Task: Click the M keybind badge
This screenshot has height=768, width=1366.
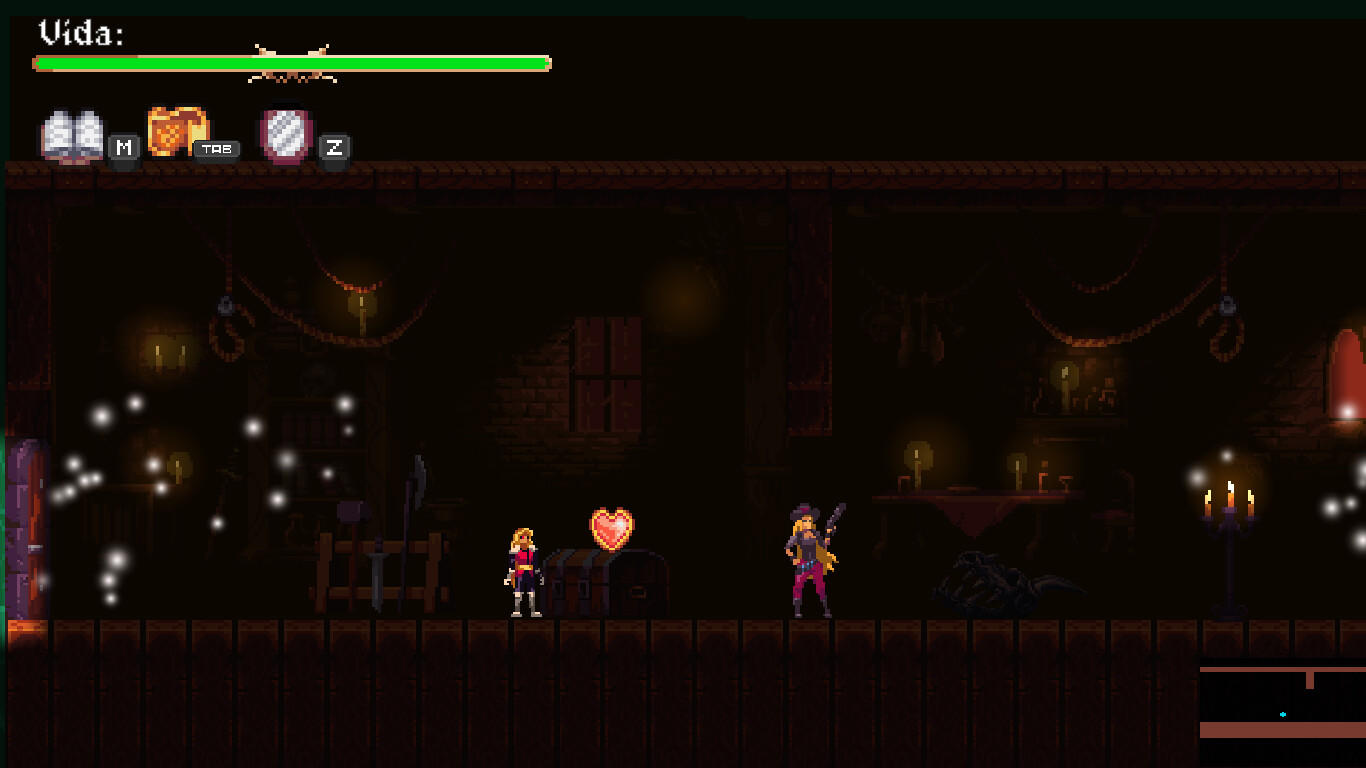Action: point(122,147)
